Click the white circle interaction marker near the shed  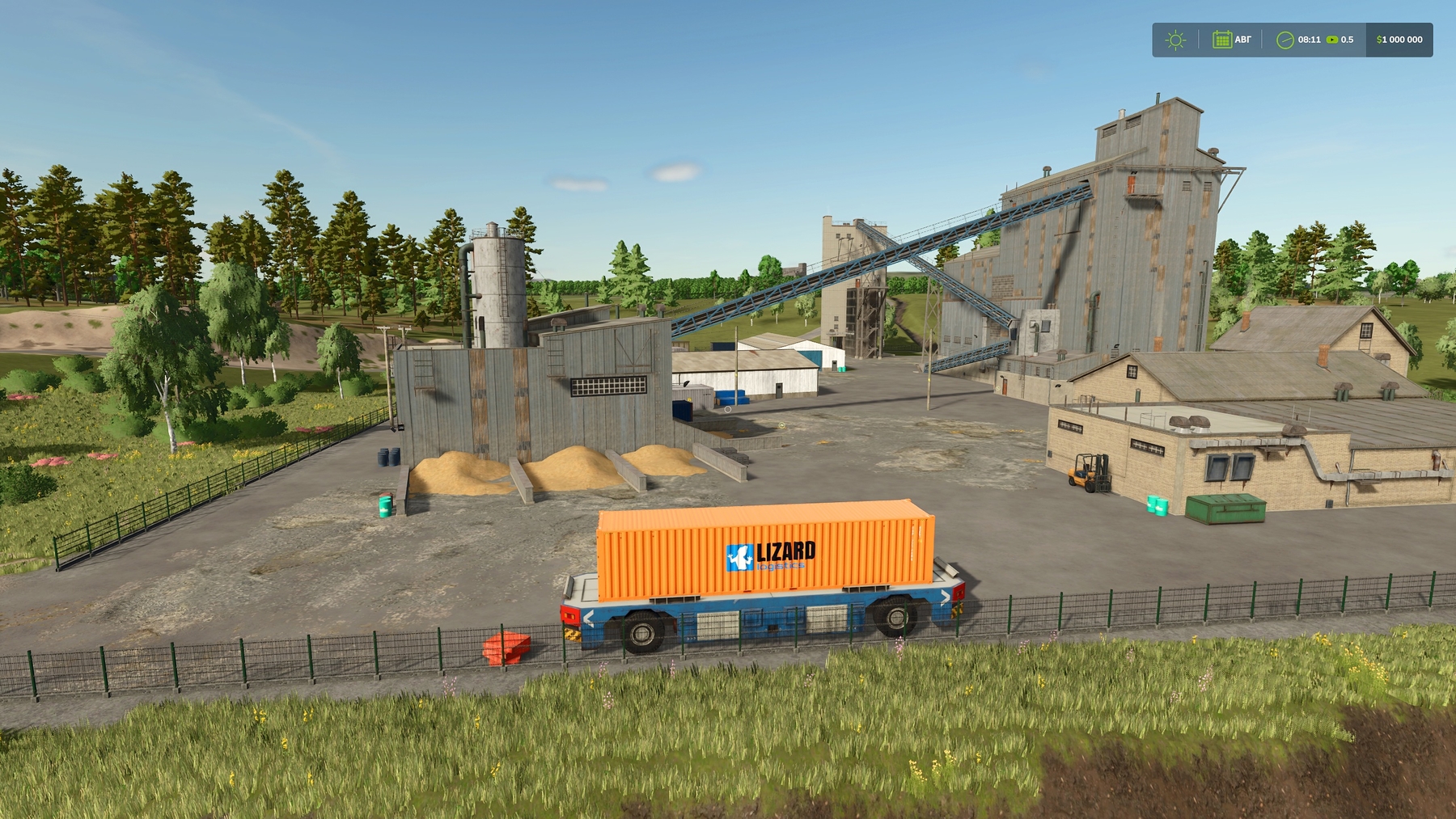click(x=728, y=409)
